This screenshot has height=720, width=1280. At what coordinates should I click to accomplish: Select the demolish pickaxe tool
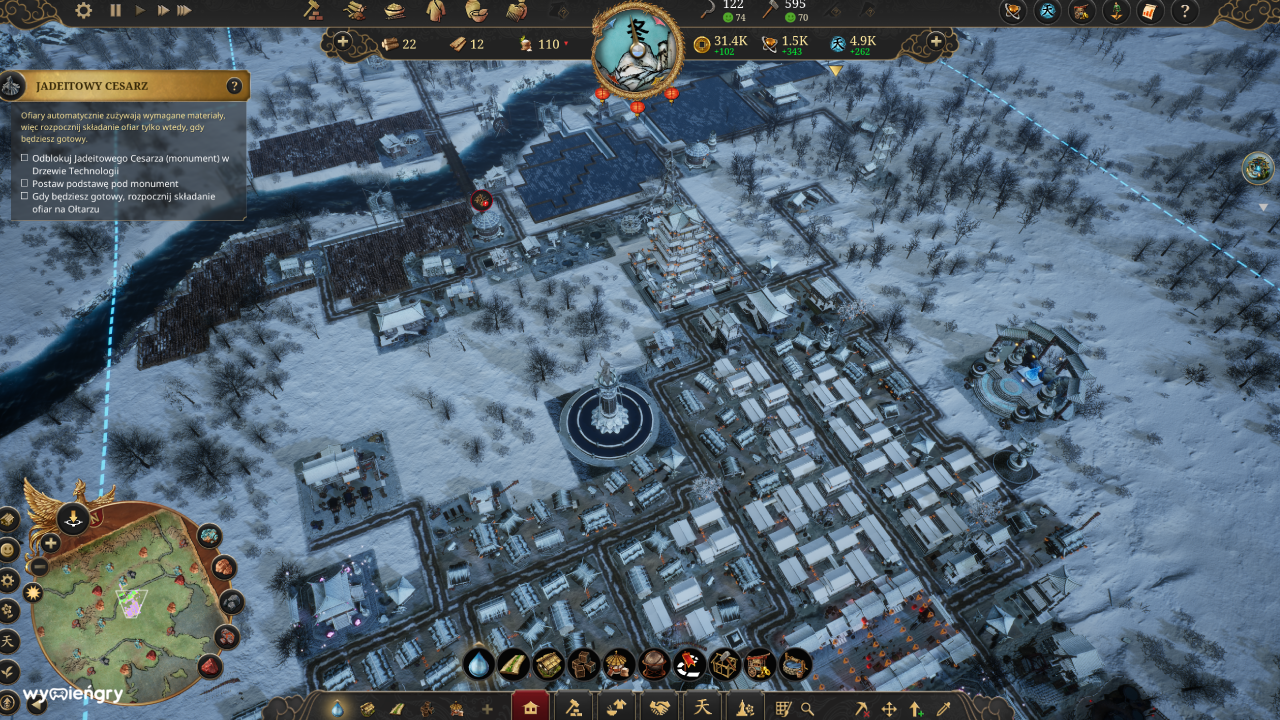point(864,707)
